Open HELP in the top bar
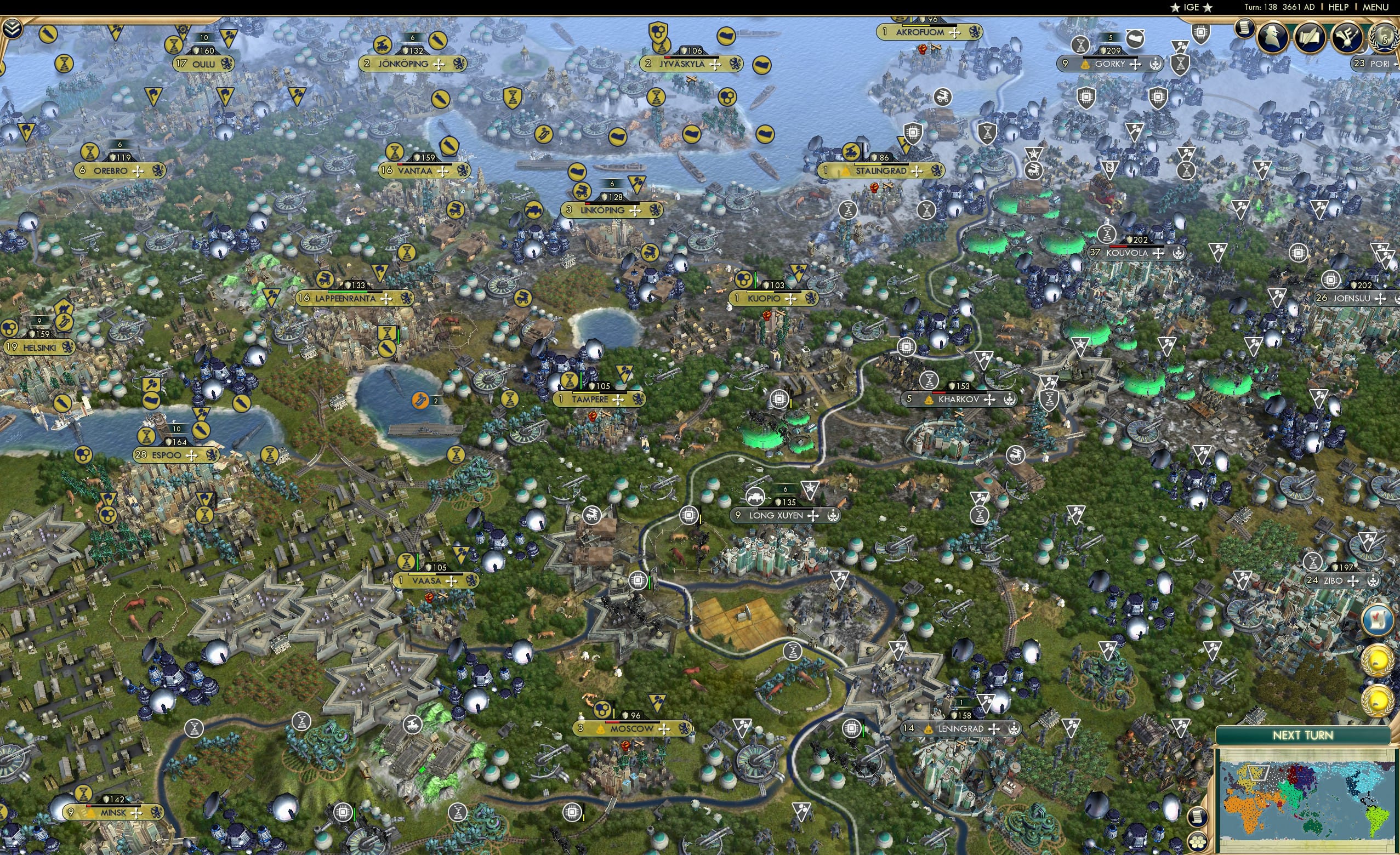Screen dimensions: 1400x855 tap(1339, 7)
